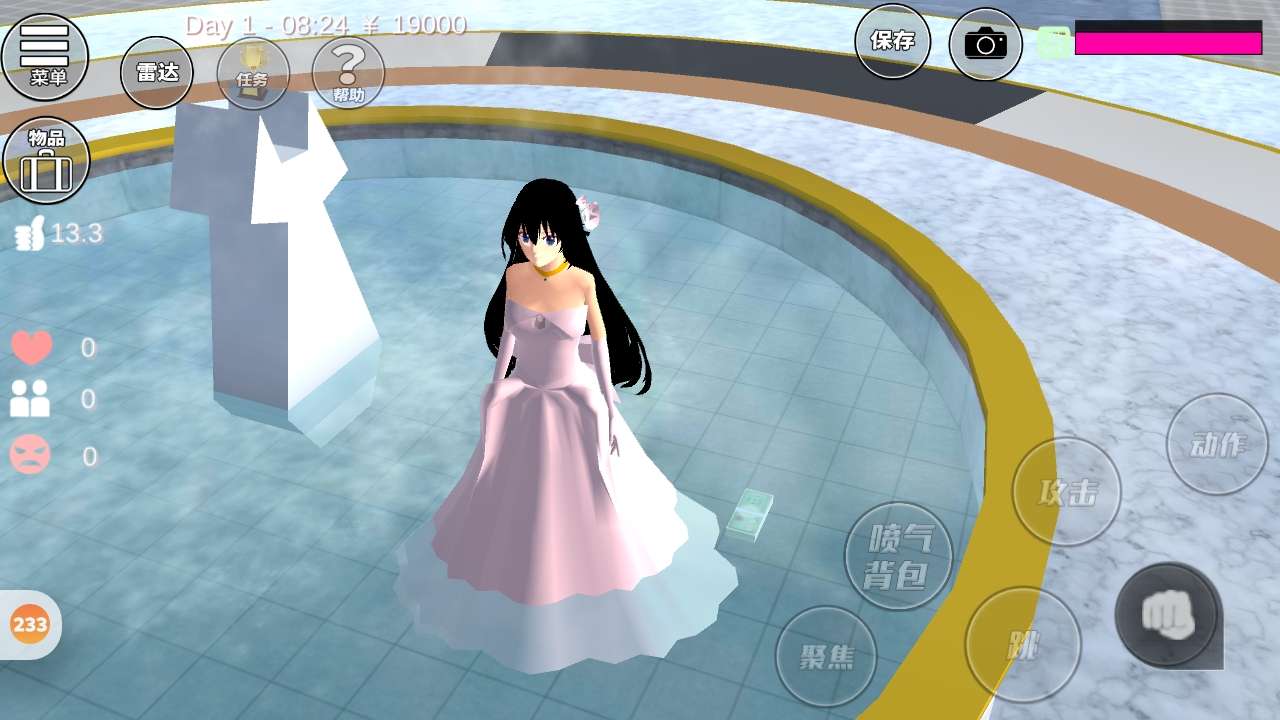Image resolution: width=1280 pixels, height=720 pixels.
Task: Tap the 跳 jump button
Action: pyautogui.click(x=1023, y=645)
